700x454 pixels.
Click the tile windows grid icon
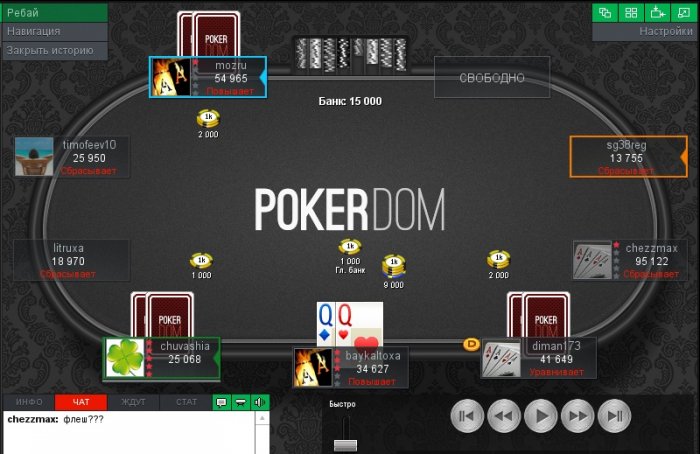632,13
